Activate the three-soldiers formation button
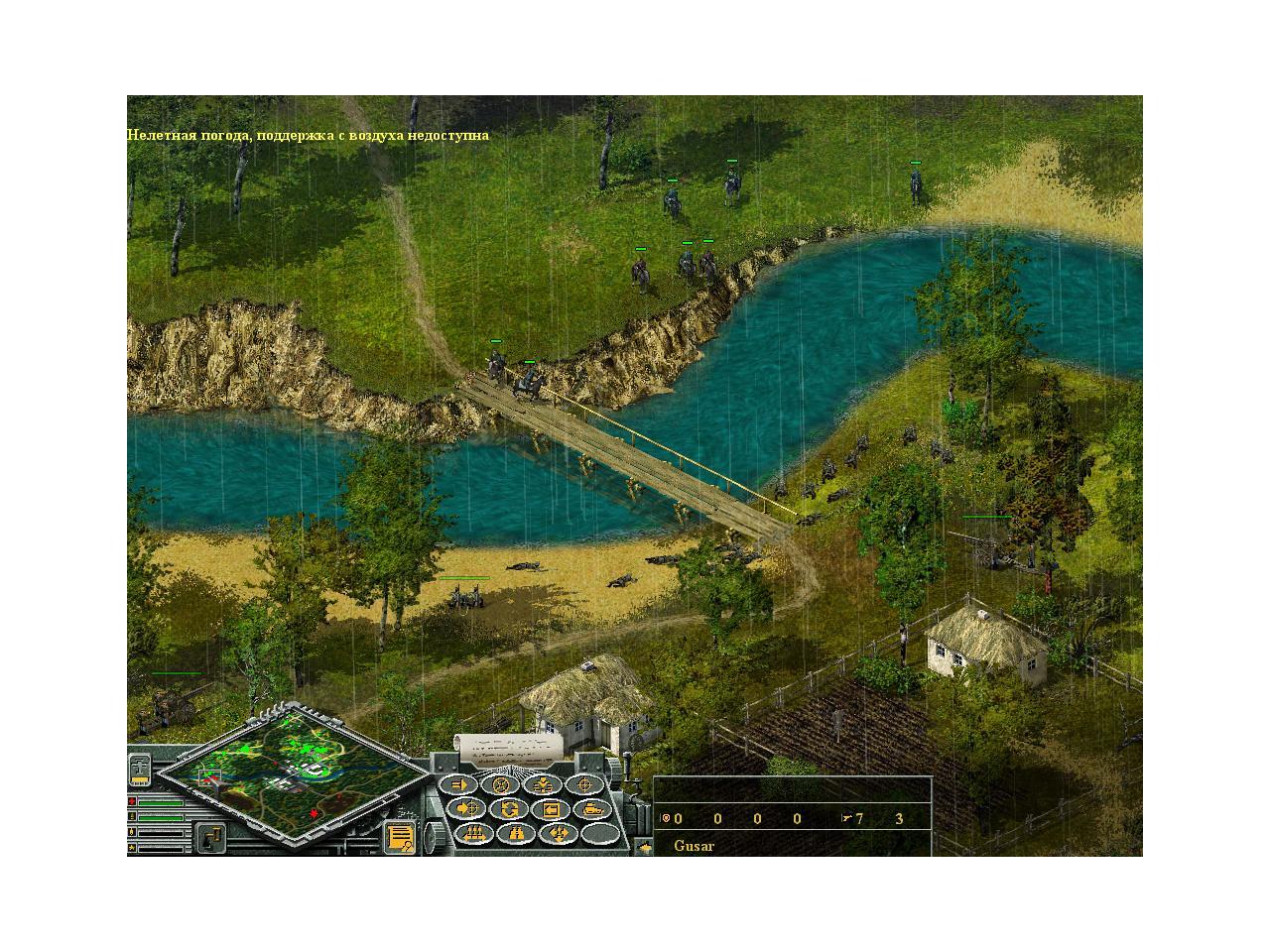Screen dimensions: 1270x952 [x=475, y=834]
